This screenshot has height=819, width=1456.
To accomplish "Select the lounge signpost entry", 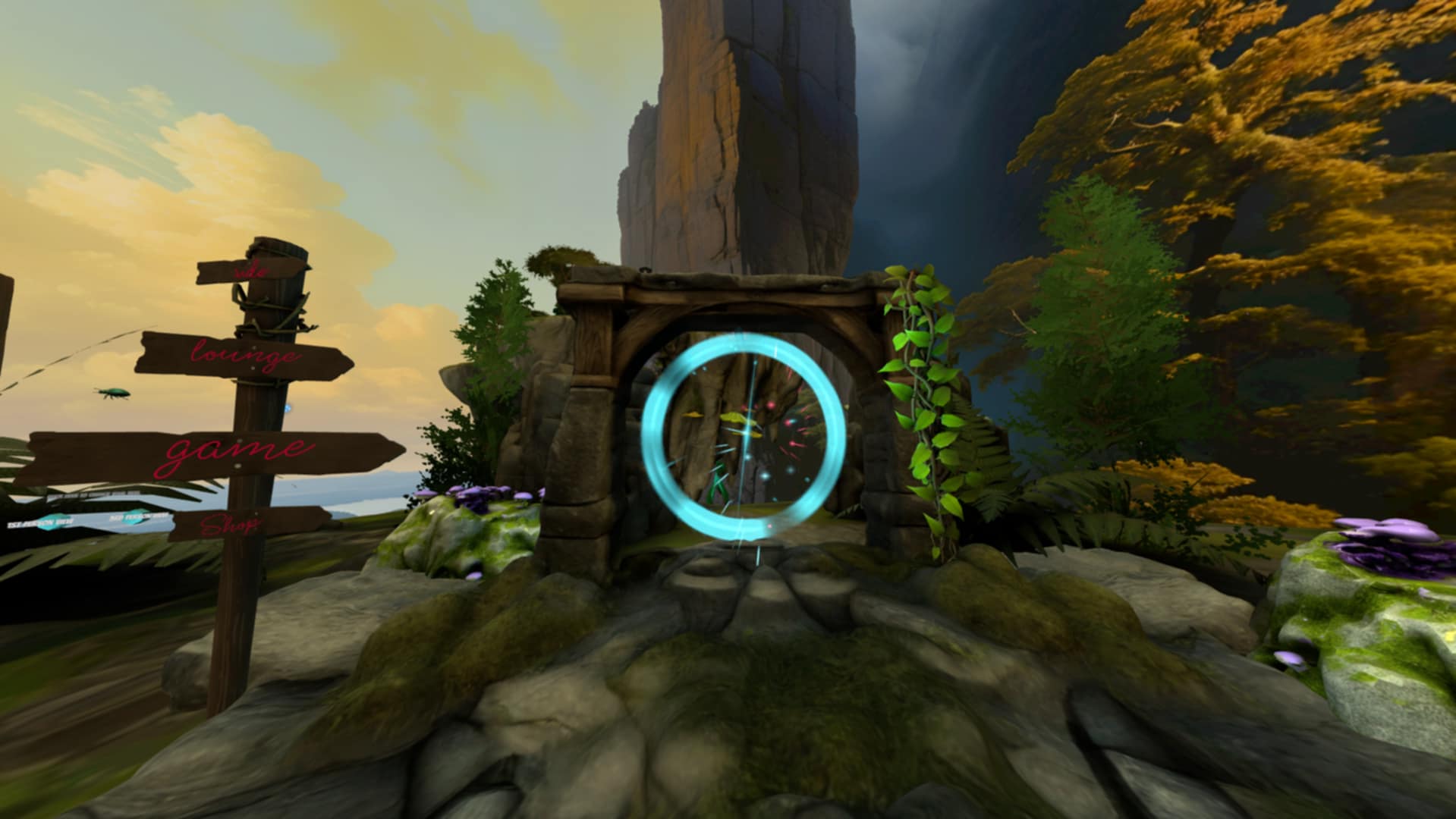I will [244, 355].
